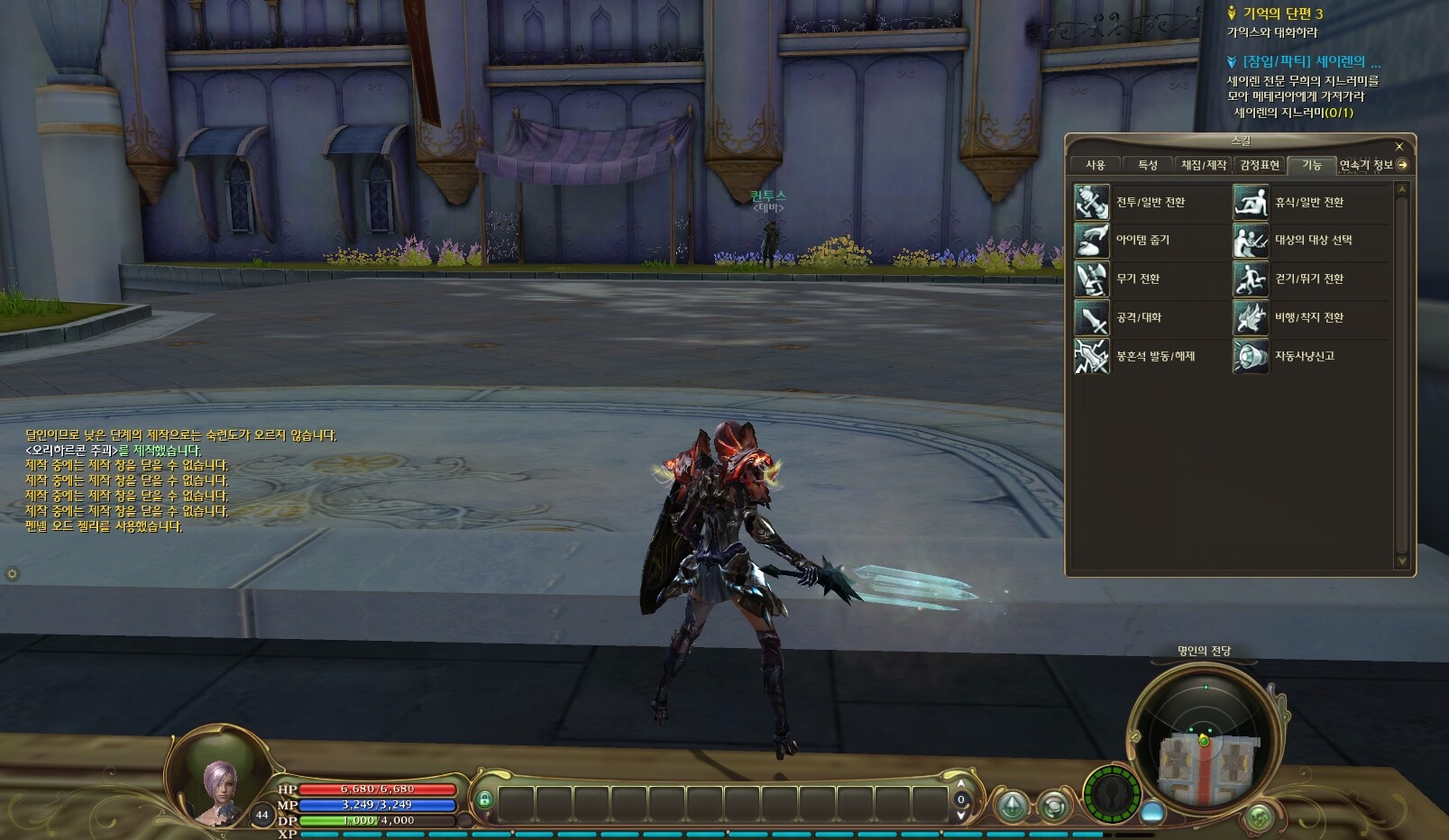Activate the 비행/착지 전환 wings icon

1250,318
